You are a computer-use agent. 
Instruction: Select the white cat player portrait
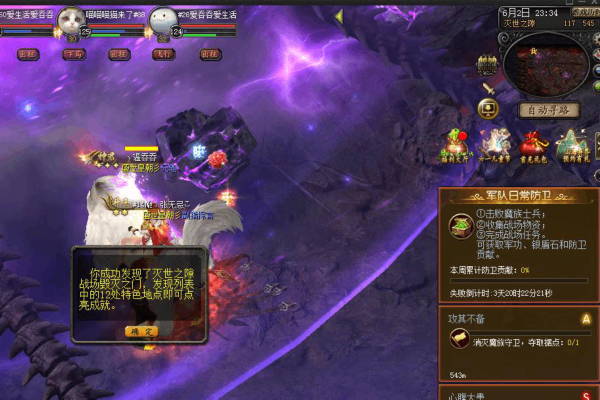click(x=71, y=19)
